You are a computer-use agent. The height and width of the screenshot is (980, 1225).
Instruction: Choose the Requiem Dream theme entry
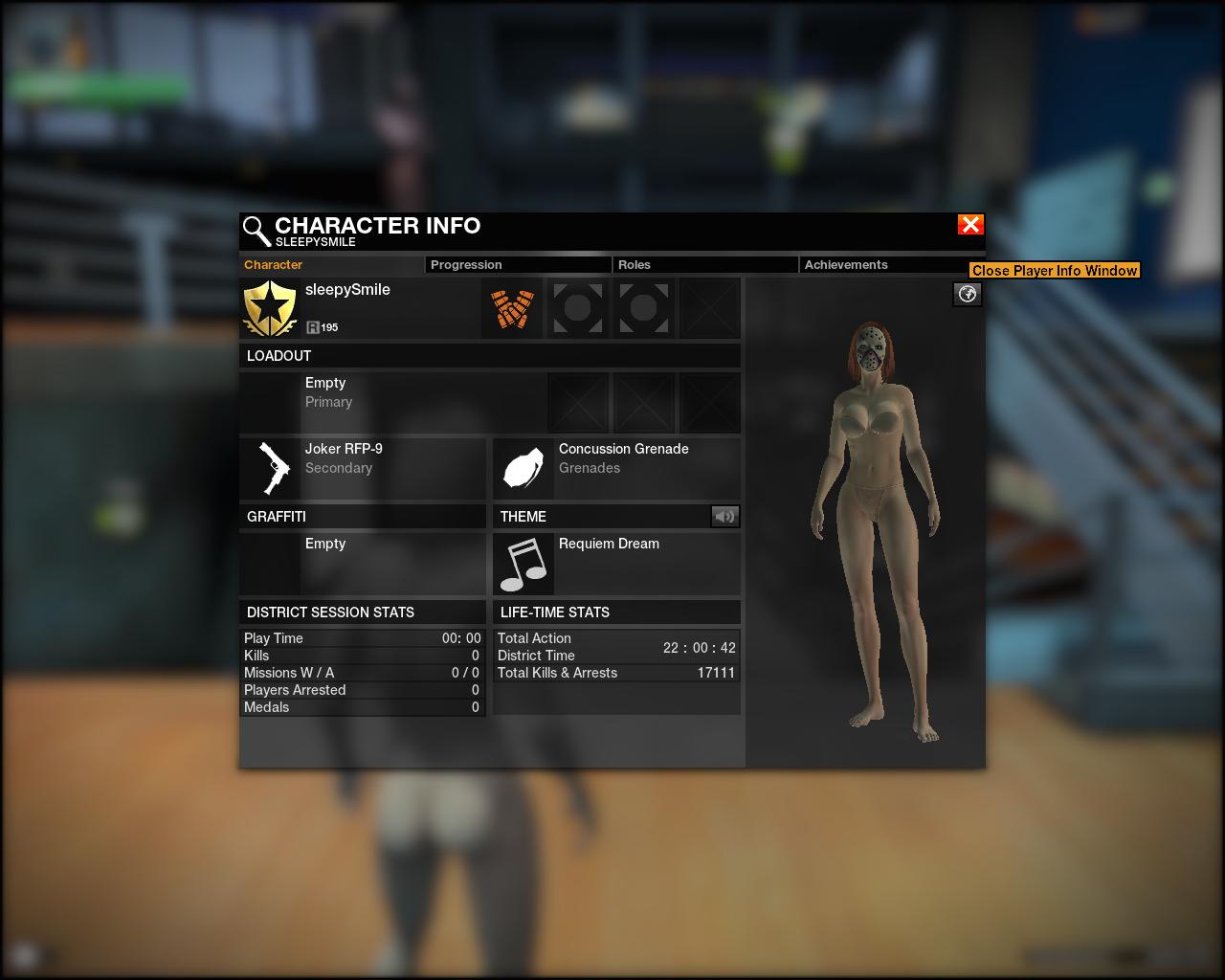tap(616, 564)
